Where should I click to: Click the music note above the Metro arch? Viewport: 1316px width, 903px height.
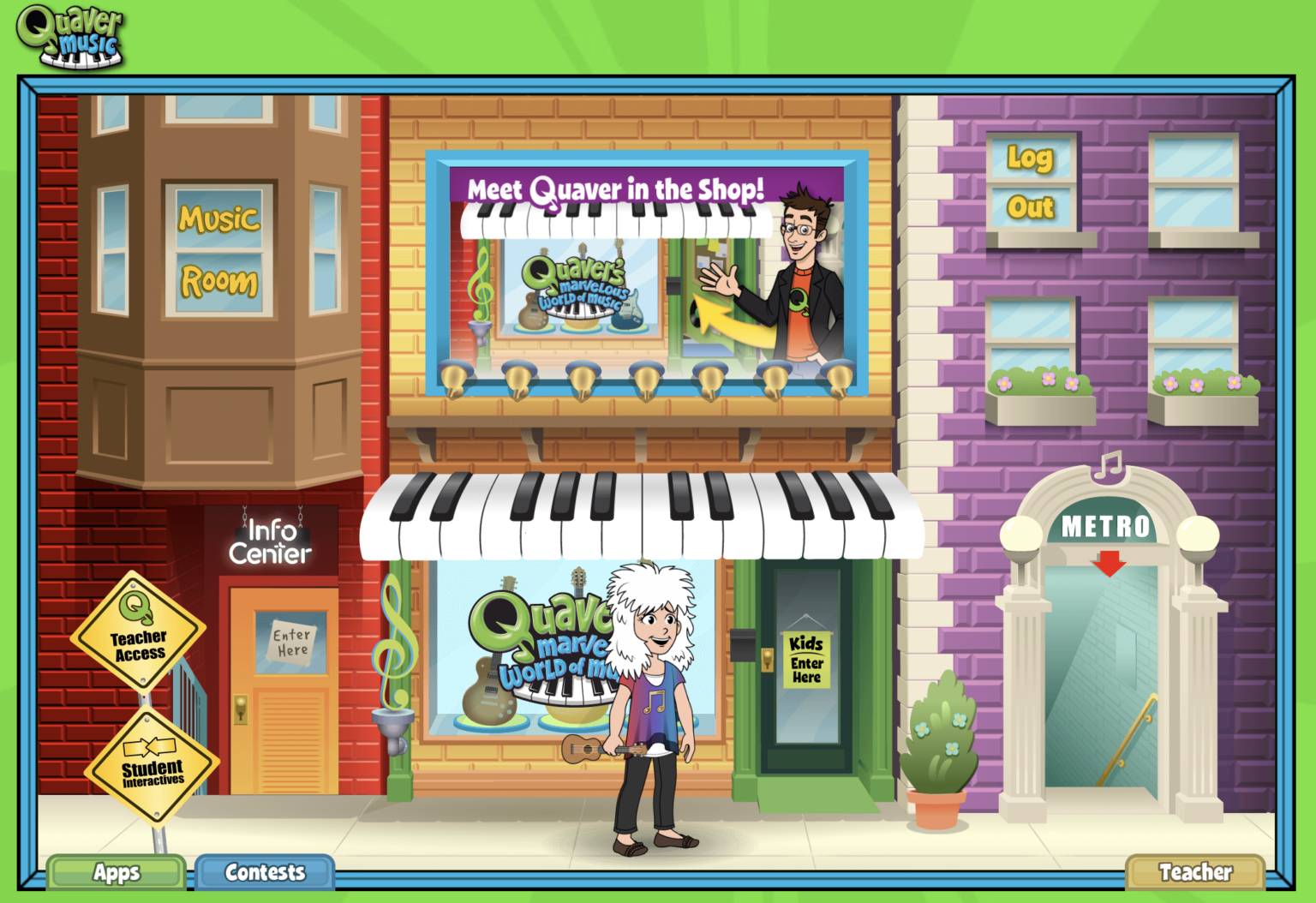pos(1110,467)
